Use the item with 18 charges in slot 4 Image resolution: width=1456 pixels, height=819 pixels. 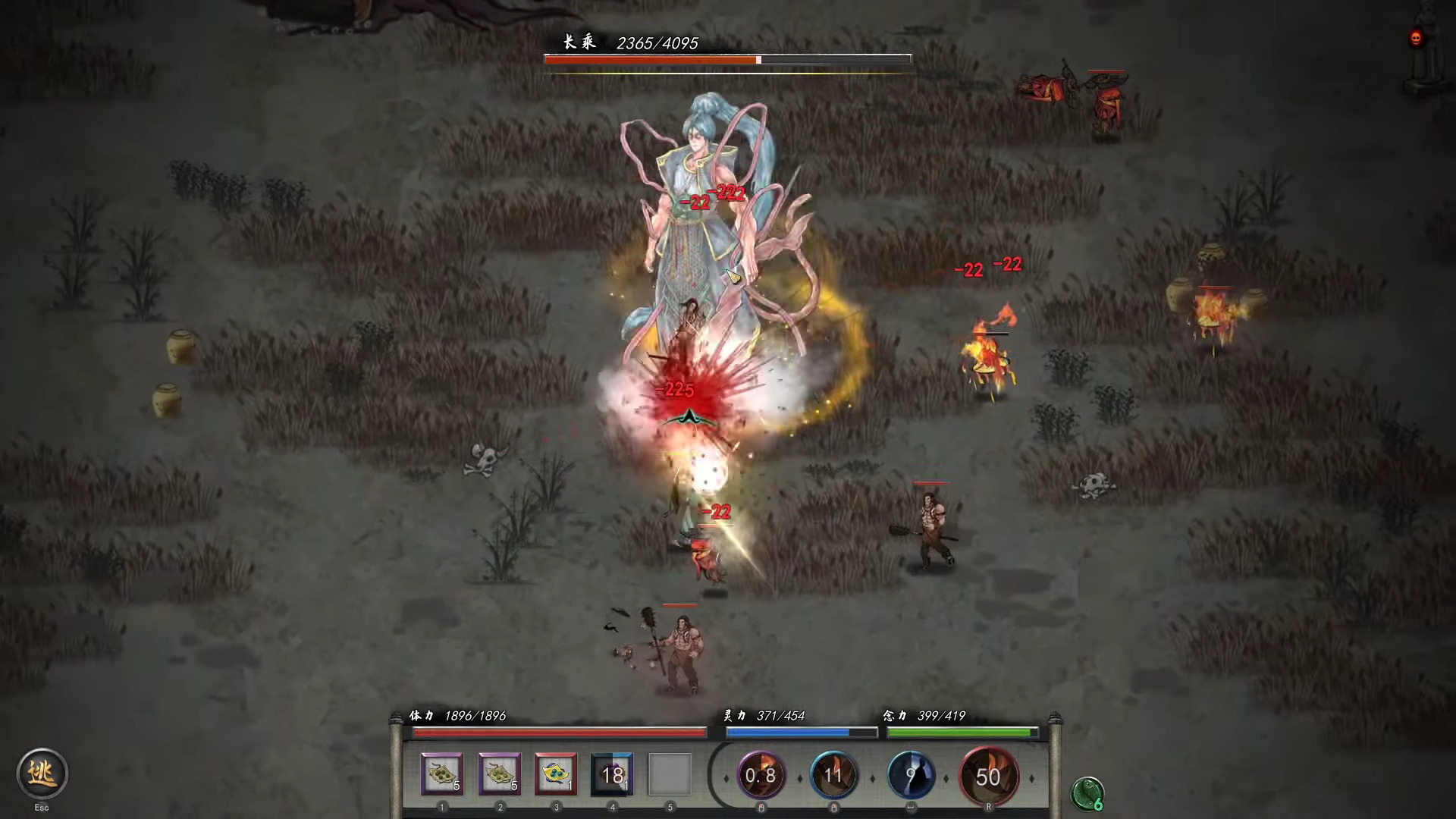point(613,773)
